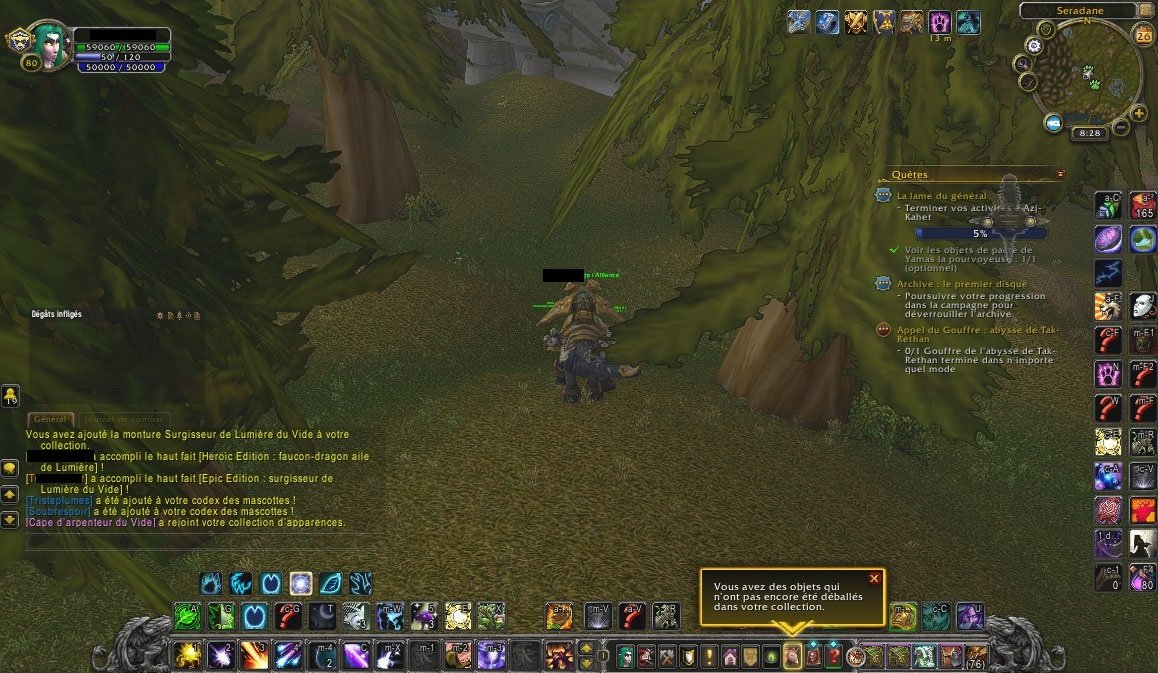Viewport: 1158px width, 673px height.
Task: Collapse the Quêtes tracker panel
Action: pyautogui.click(x=1060, y=173)
